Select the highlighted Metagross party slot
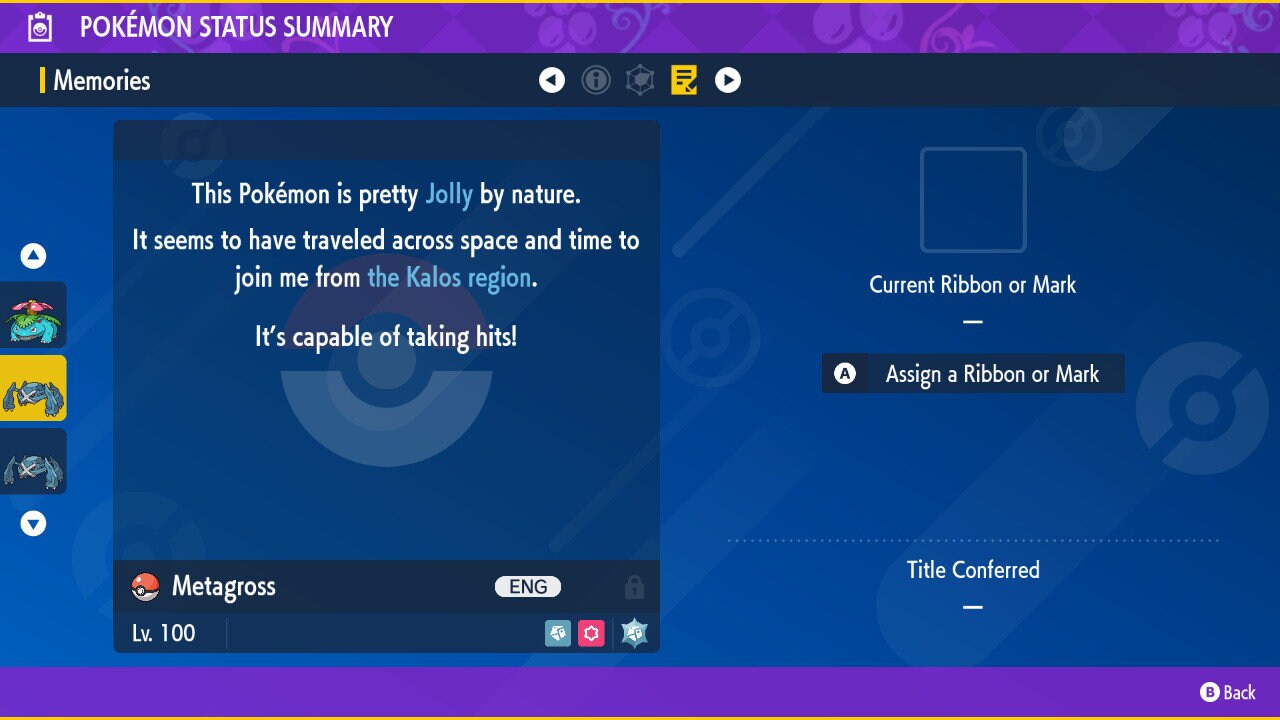 tap(34, 388)
